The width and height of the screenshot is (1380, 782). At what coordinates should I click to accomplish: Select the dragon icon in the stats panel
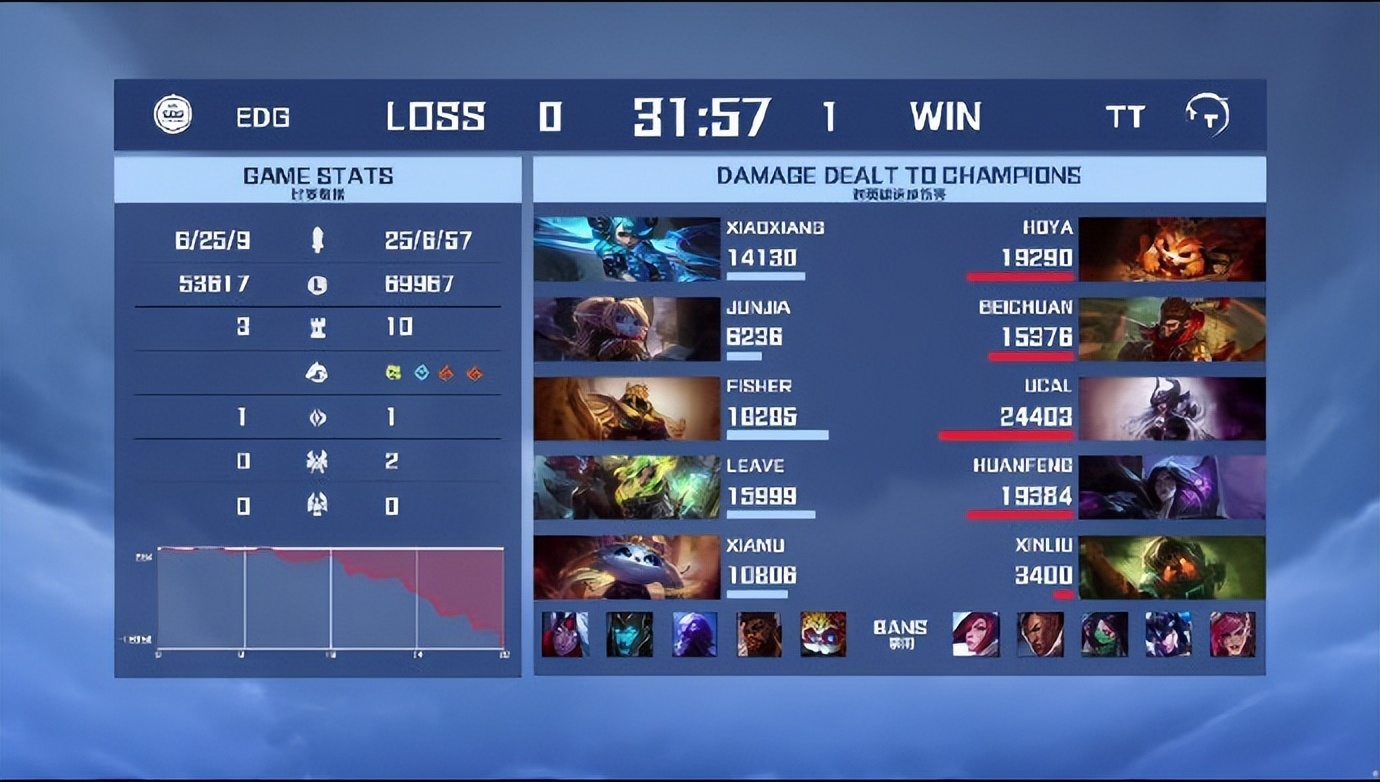[x=318, y=372]
